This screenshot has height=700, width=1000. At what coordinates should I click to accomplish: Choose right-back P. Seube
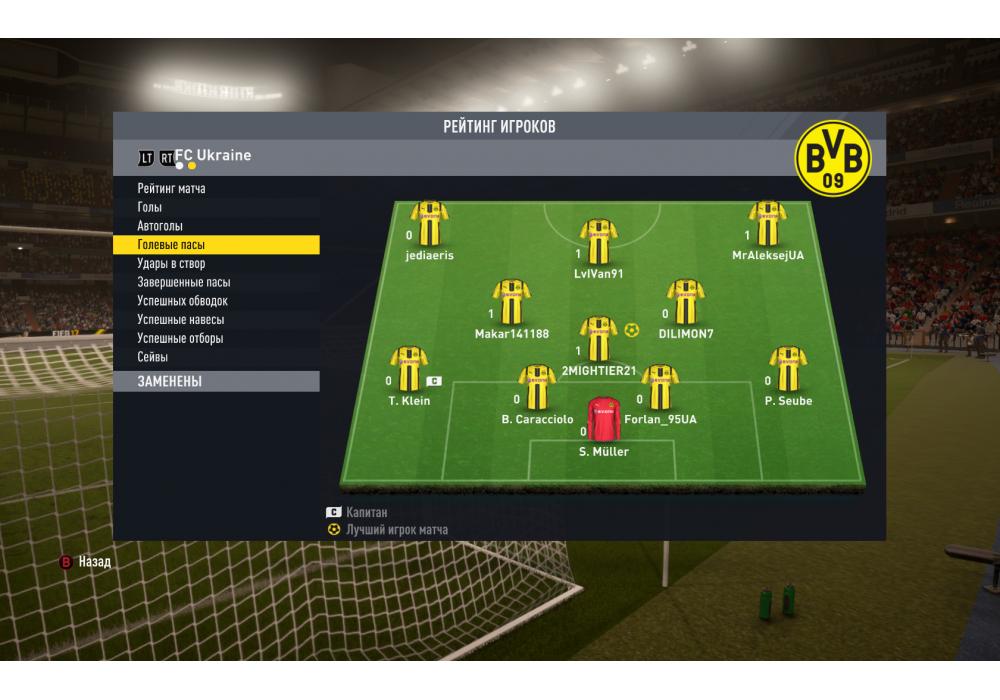point(788,368)
